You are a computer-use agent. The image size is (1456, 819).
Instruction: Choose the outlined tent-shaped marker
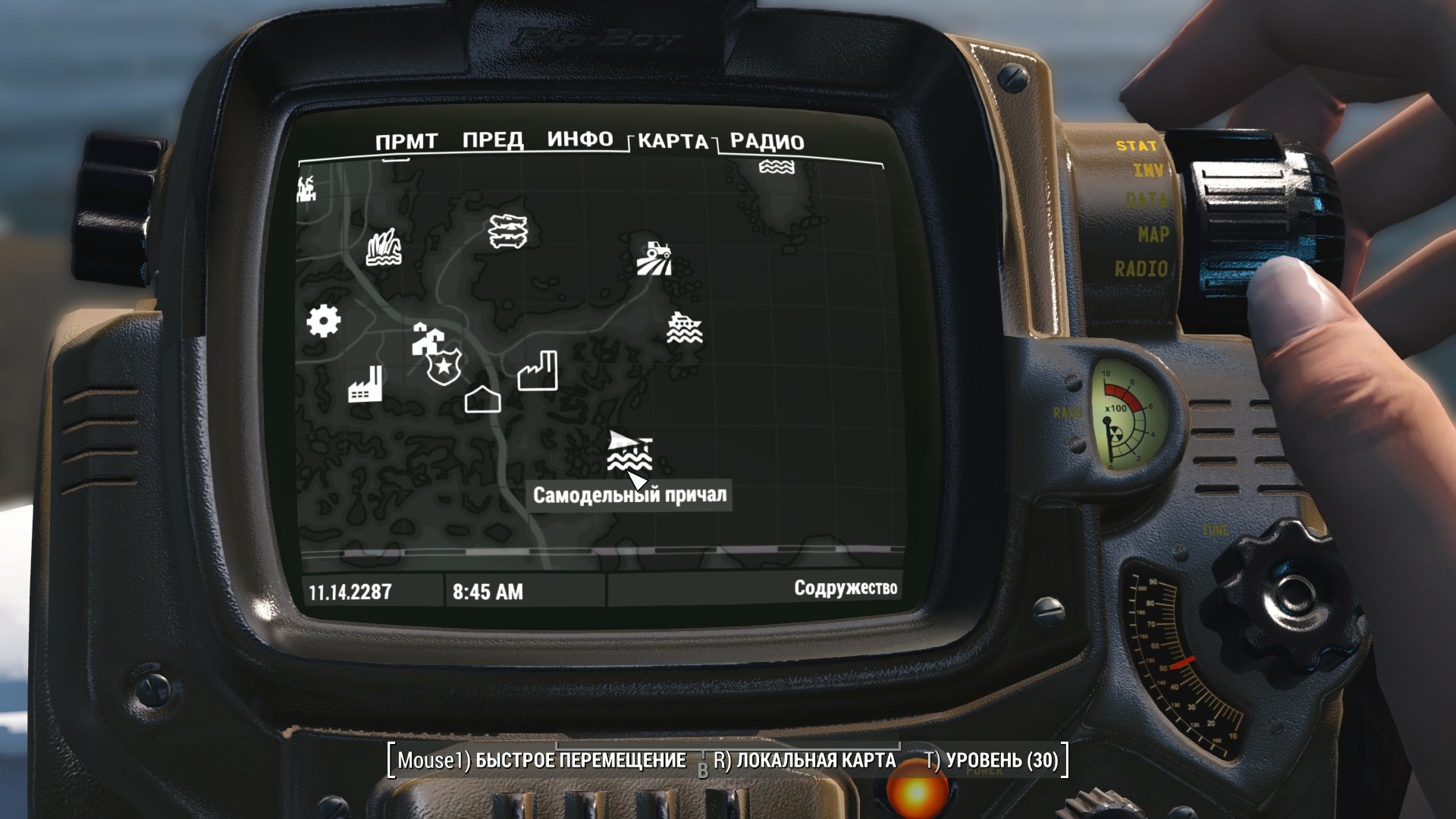(482, 399)
